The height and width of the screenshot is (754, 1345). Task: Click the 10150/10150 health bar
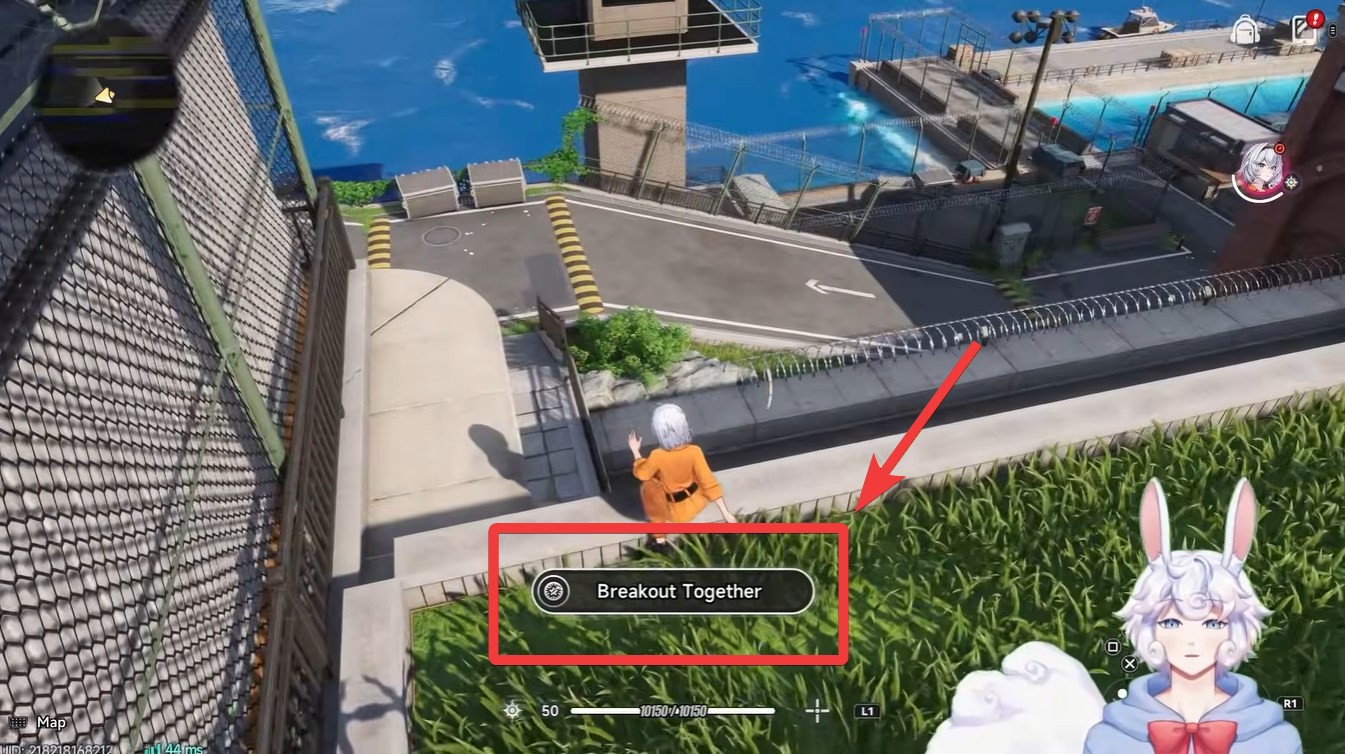672,711
